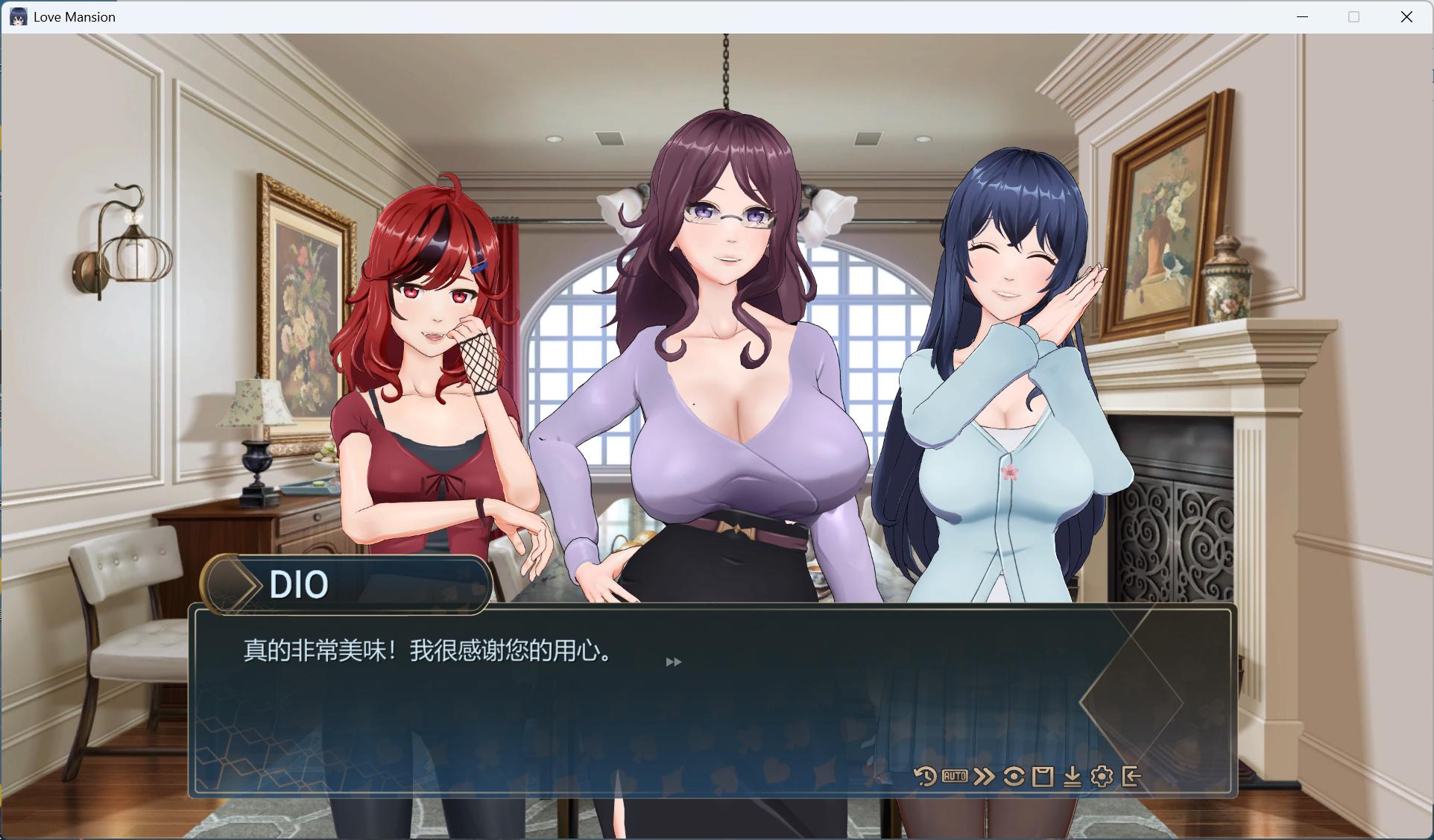The width and height of the screenshot is (1434, 840).
Task: Maximize the game window
Action: click(x=1354, y=16)
